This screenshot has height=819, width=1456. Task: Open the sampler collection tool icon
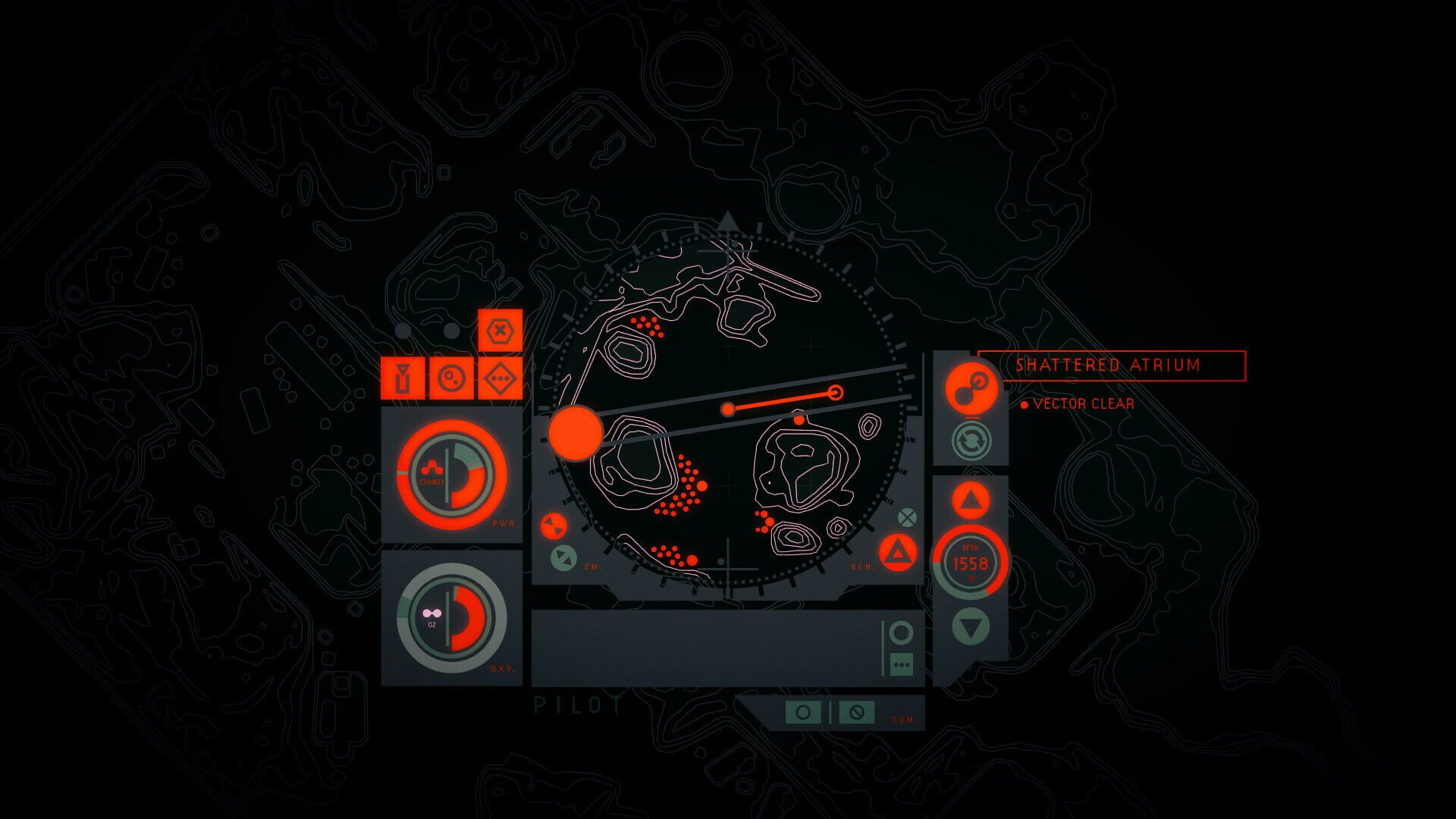pos(403,378)
